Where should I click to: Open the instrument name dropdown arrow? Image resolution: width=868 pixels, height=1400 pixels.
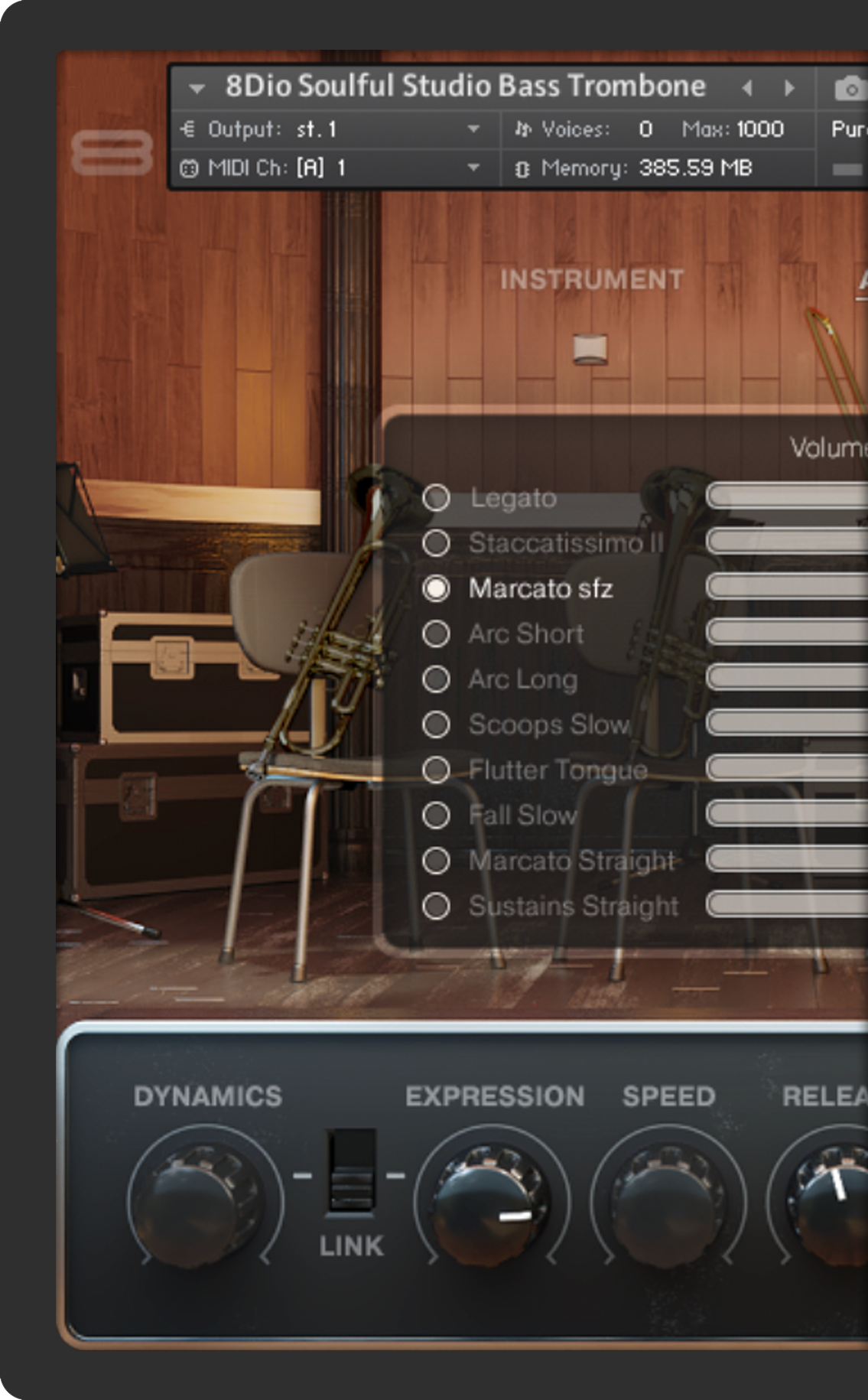(x=197, y=88)
